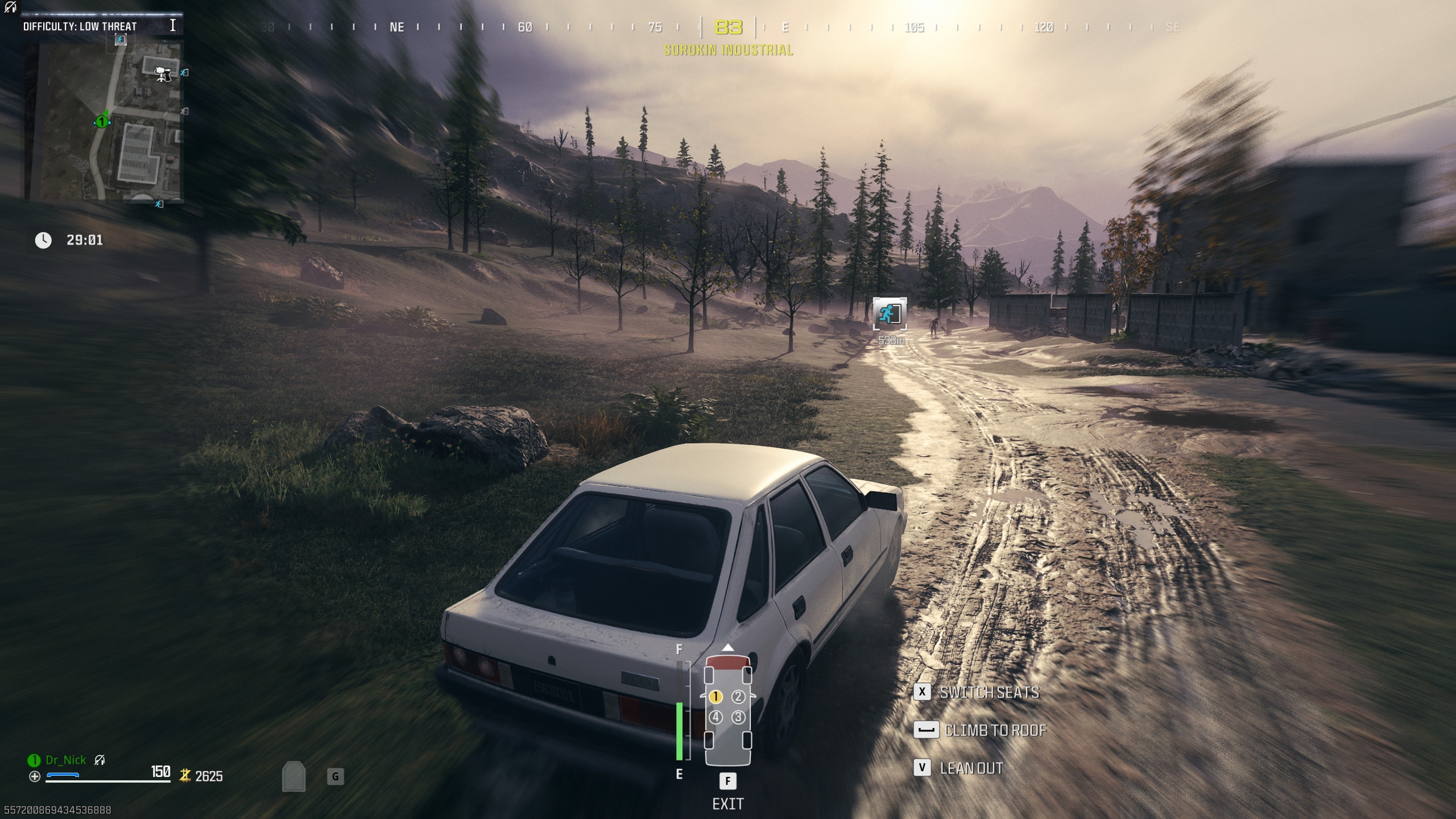Choose vehicle seat number 2
Screen dimensions: 1456x819
point(738,697)
